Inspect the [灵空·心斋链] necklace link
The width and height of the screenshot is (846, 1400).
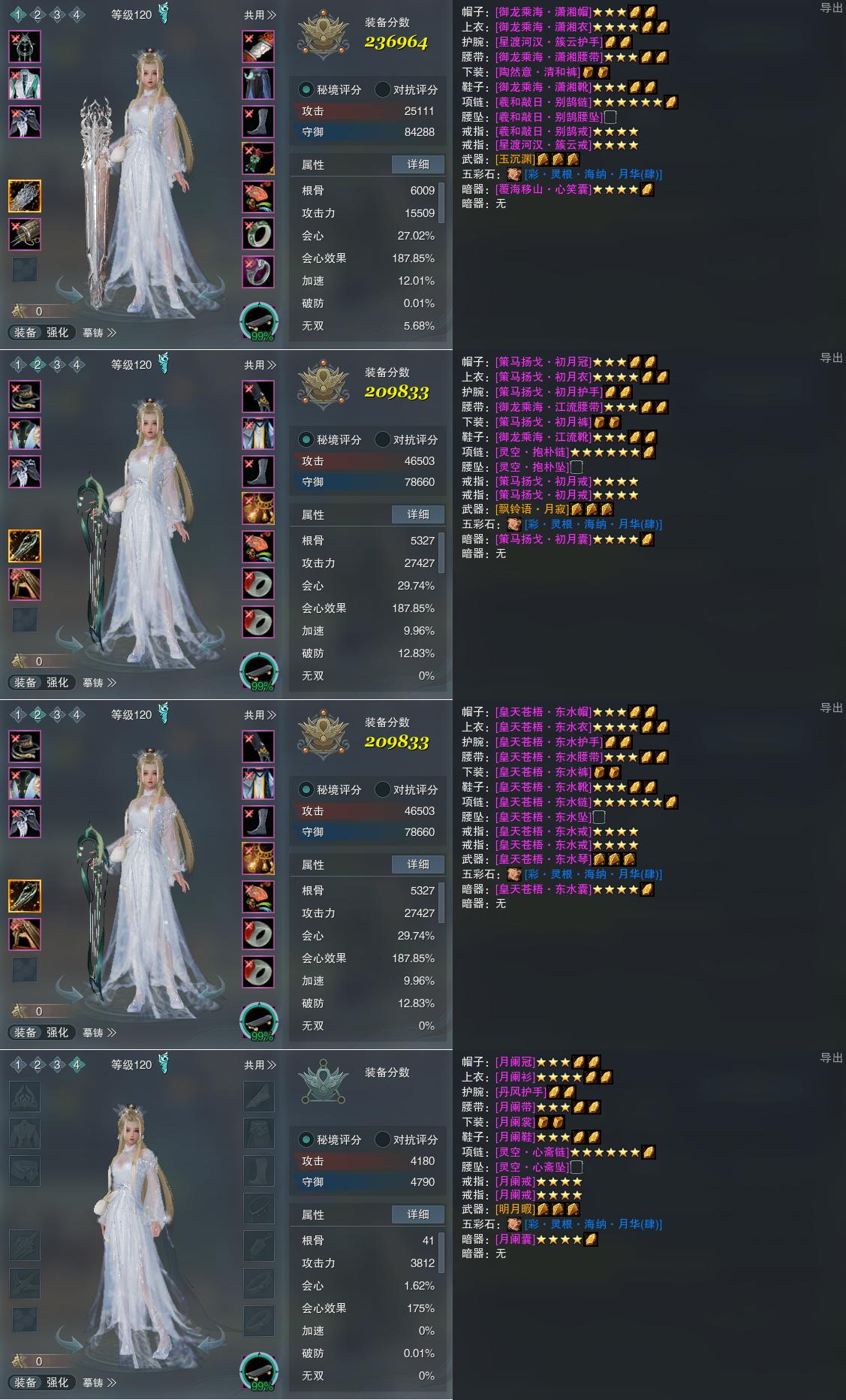pyautogui.click(x=532, y=1152)
